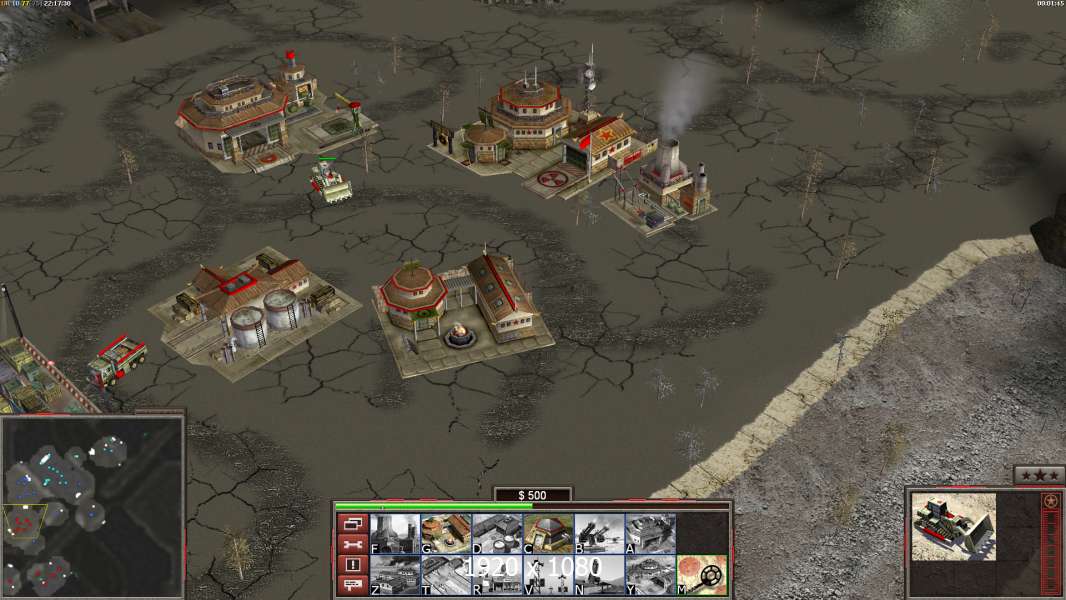Image resolution: width=1066 pixels, height=600 pixels.
Task: Build the command center (hotkey Y)
Action: click(650, 574)
